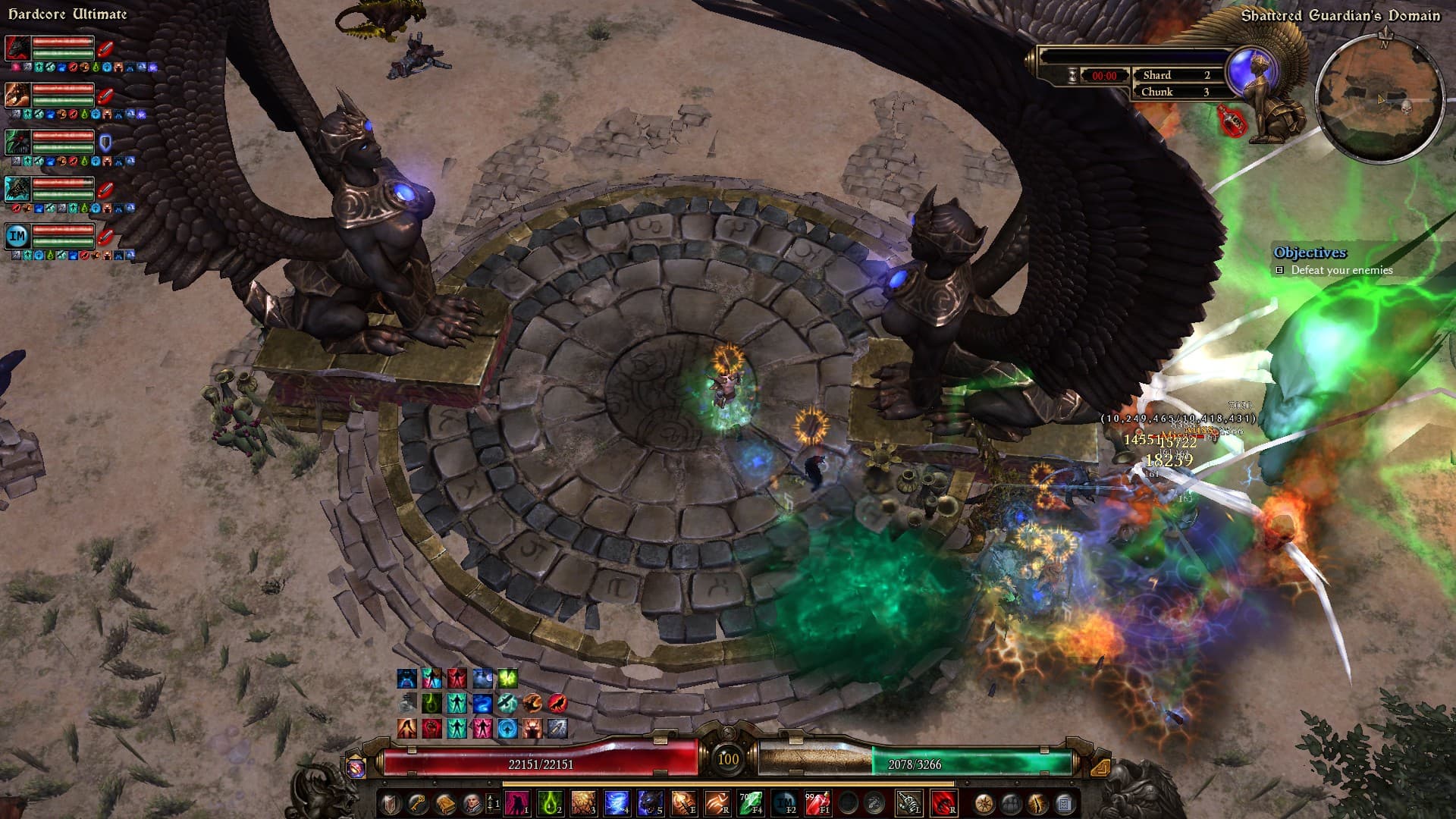
Task: Open the quest log document button
Action: [1065, 803]
